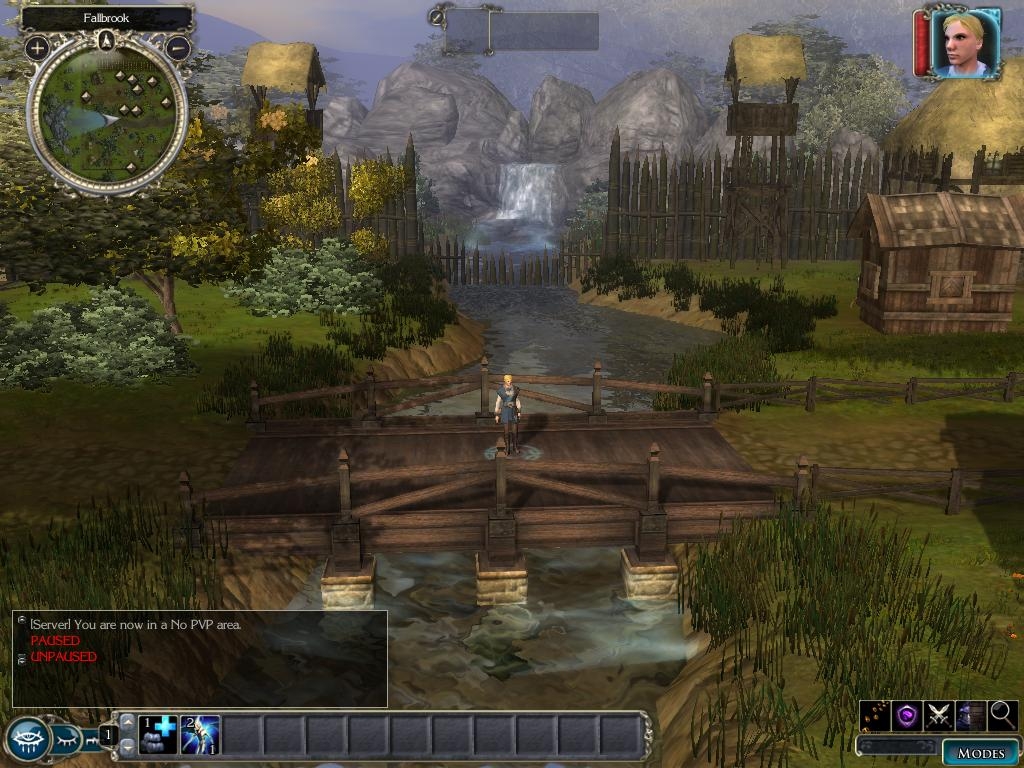Click the circular Fallbrook minimap
1024x768 pixels.
click(107, 114)
